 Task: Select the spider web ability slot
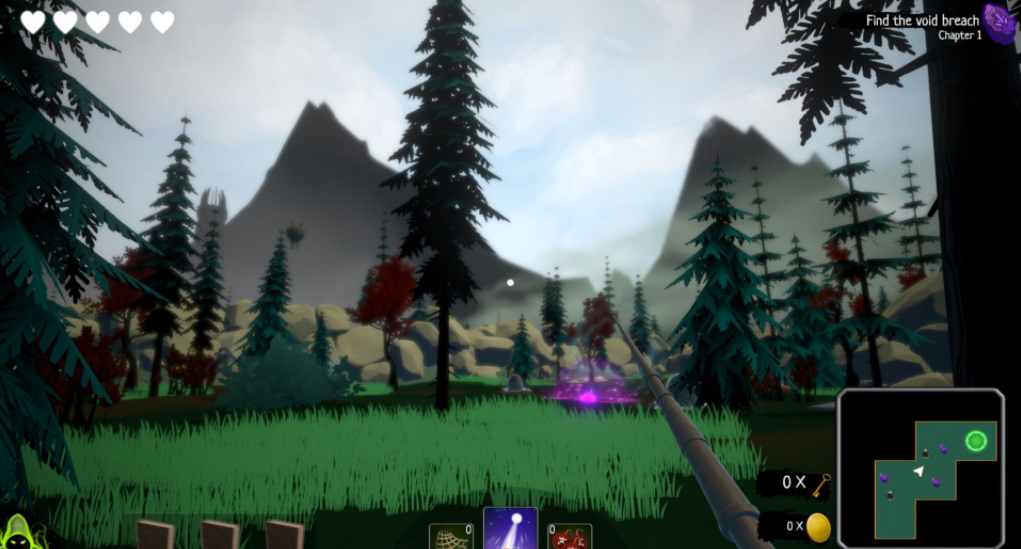click(x=451, y=537)
